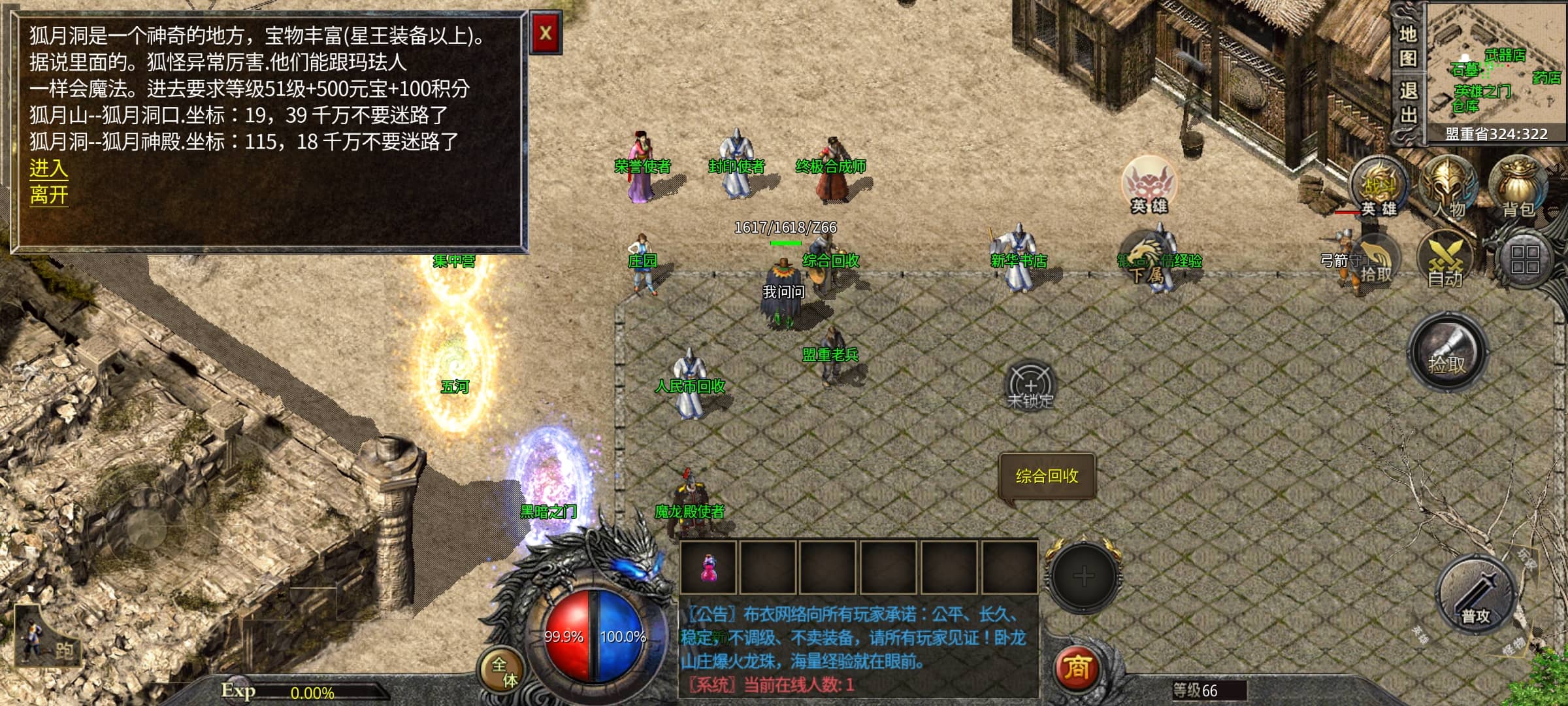Open the 下属 dragon-head subordinate icon

tap(1147, 260)
